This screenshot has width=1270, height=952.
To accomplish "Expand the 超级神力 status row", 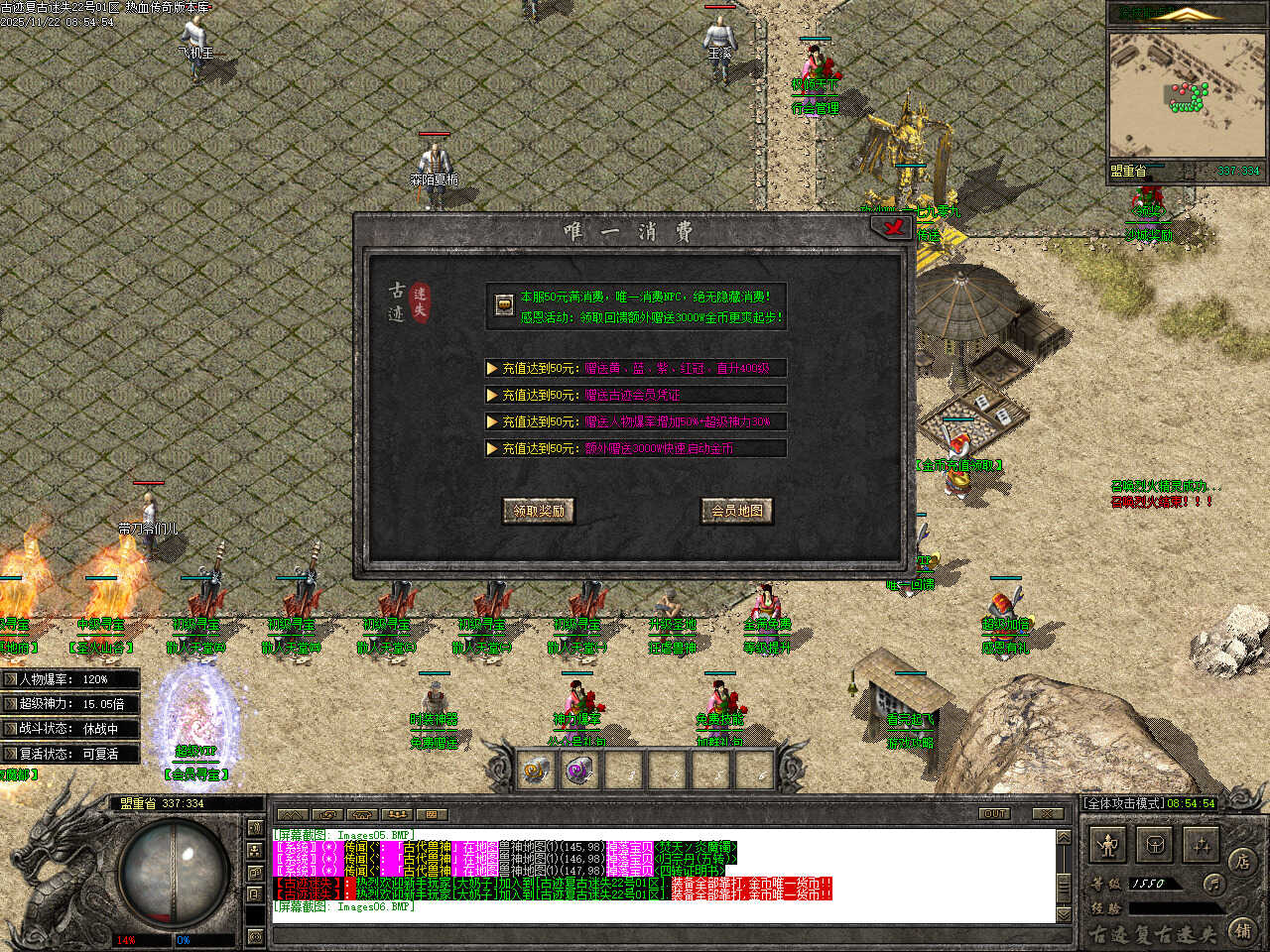I will [69, 704].
